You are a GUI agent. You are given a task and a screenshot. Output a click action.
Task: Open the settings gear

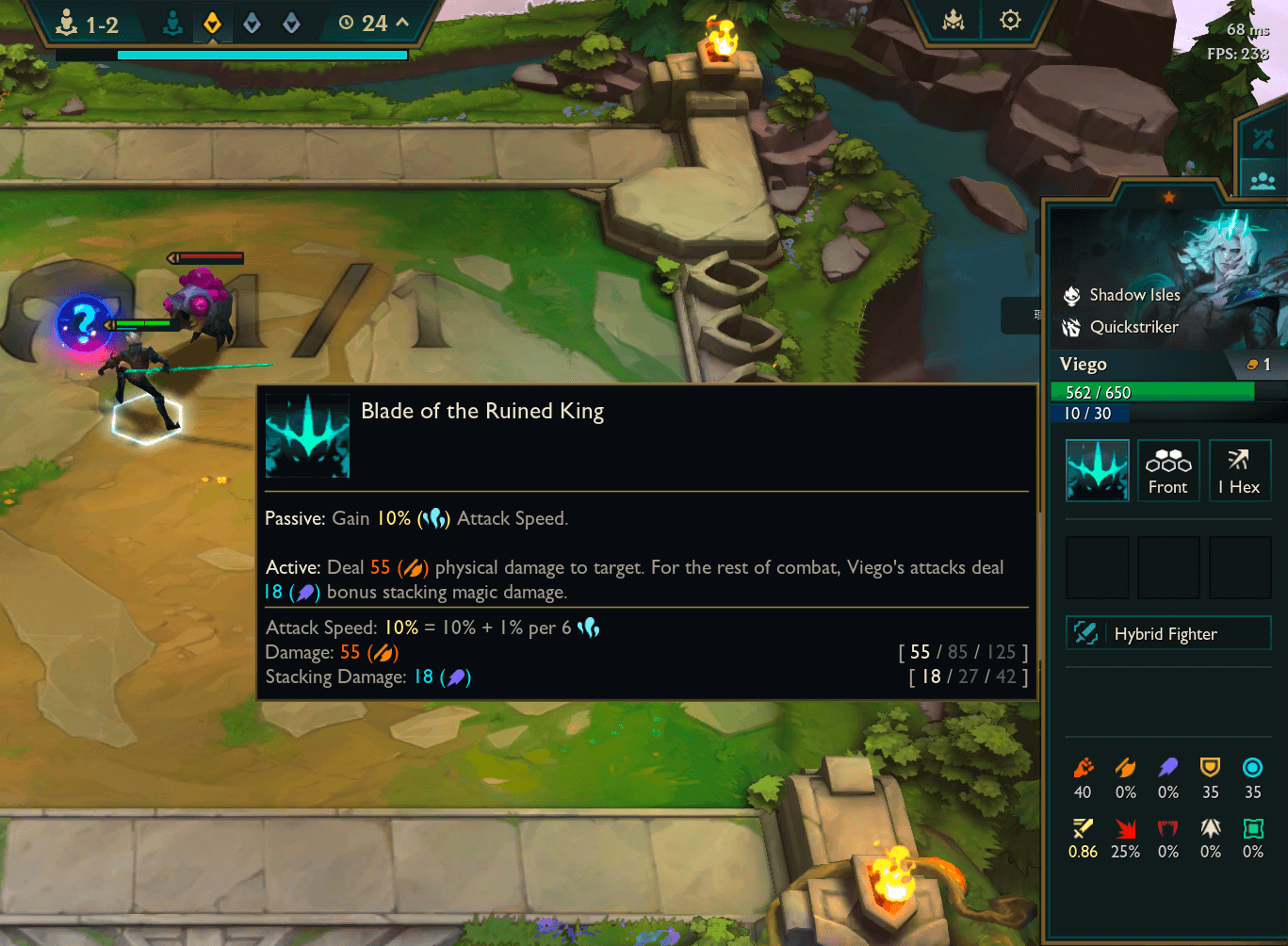1009,20
